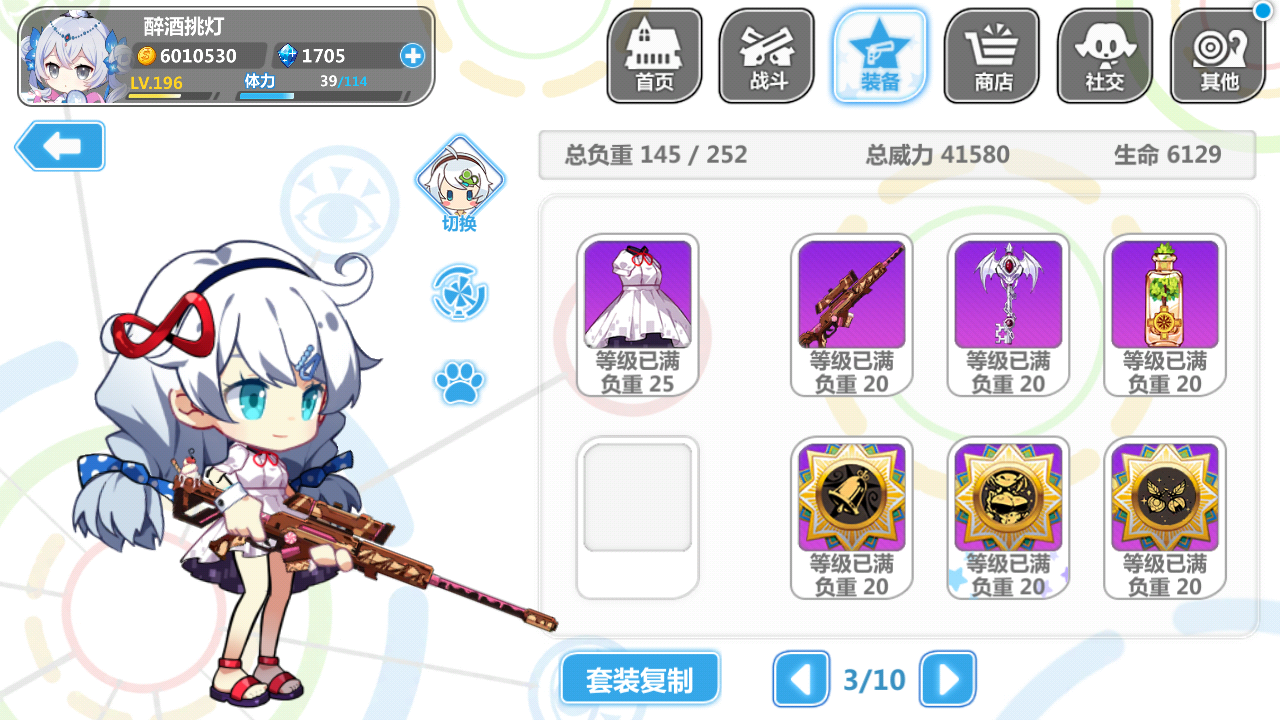
Task: Switch to the 首页 home tab
Action: (653, 55)
